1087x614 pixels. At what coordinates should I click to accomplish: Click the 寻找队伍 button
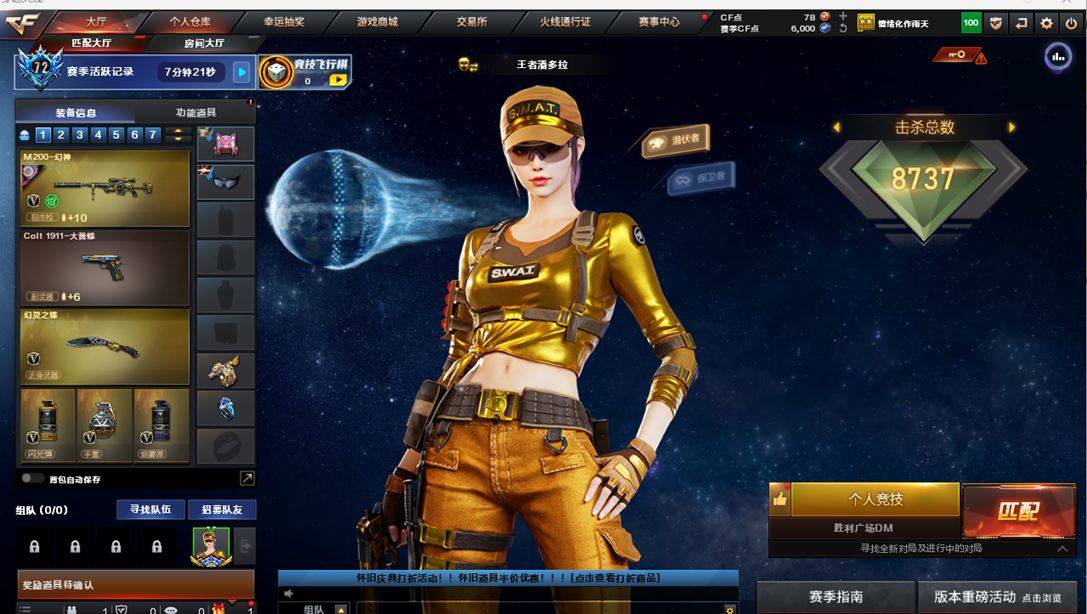(x=150, y=510)
